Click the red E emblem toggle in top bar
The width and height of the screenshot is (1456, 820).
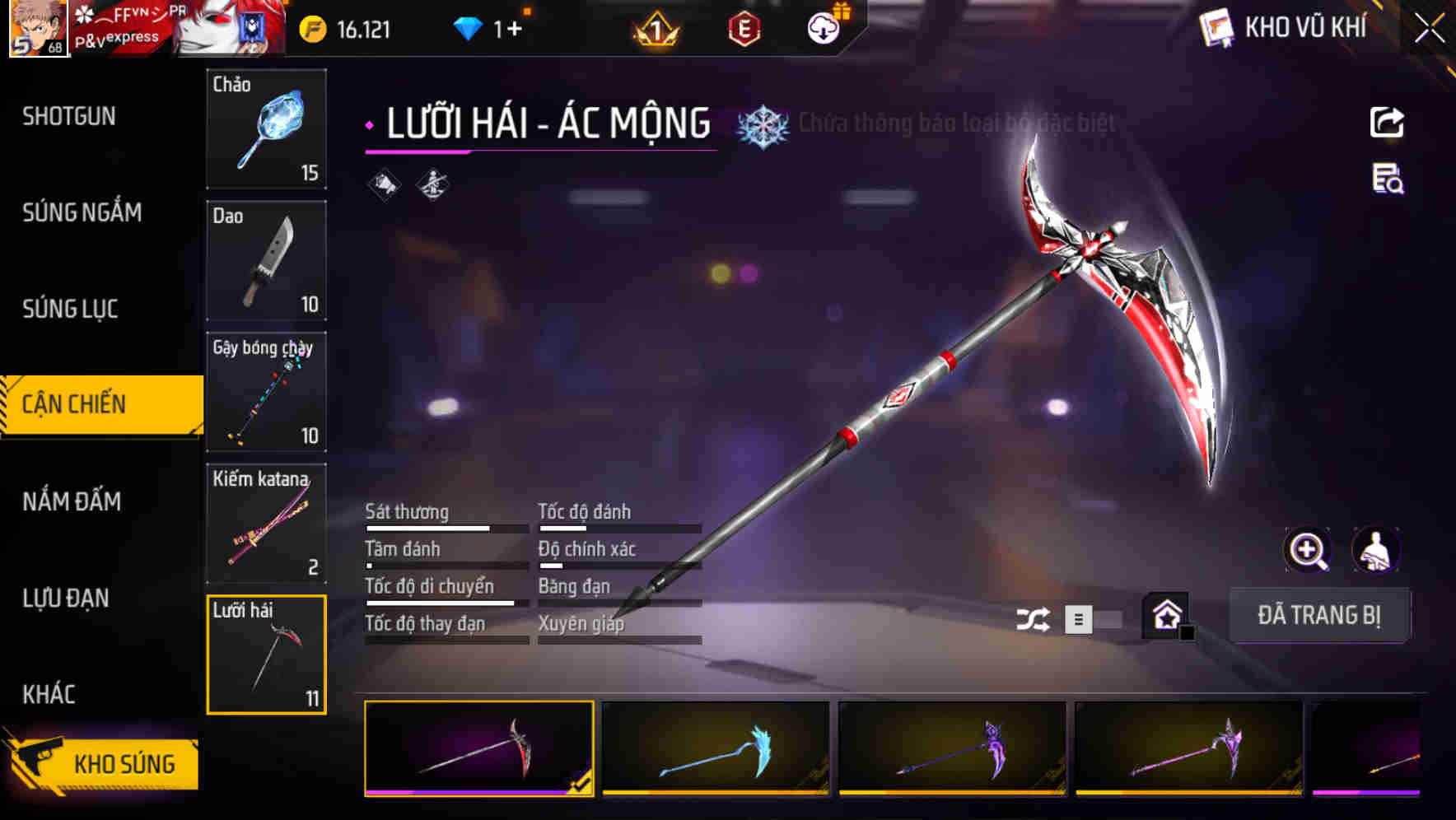pyautogui.click(x=742, y=27)
